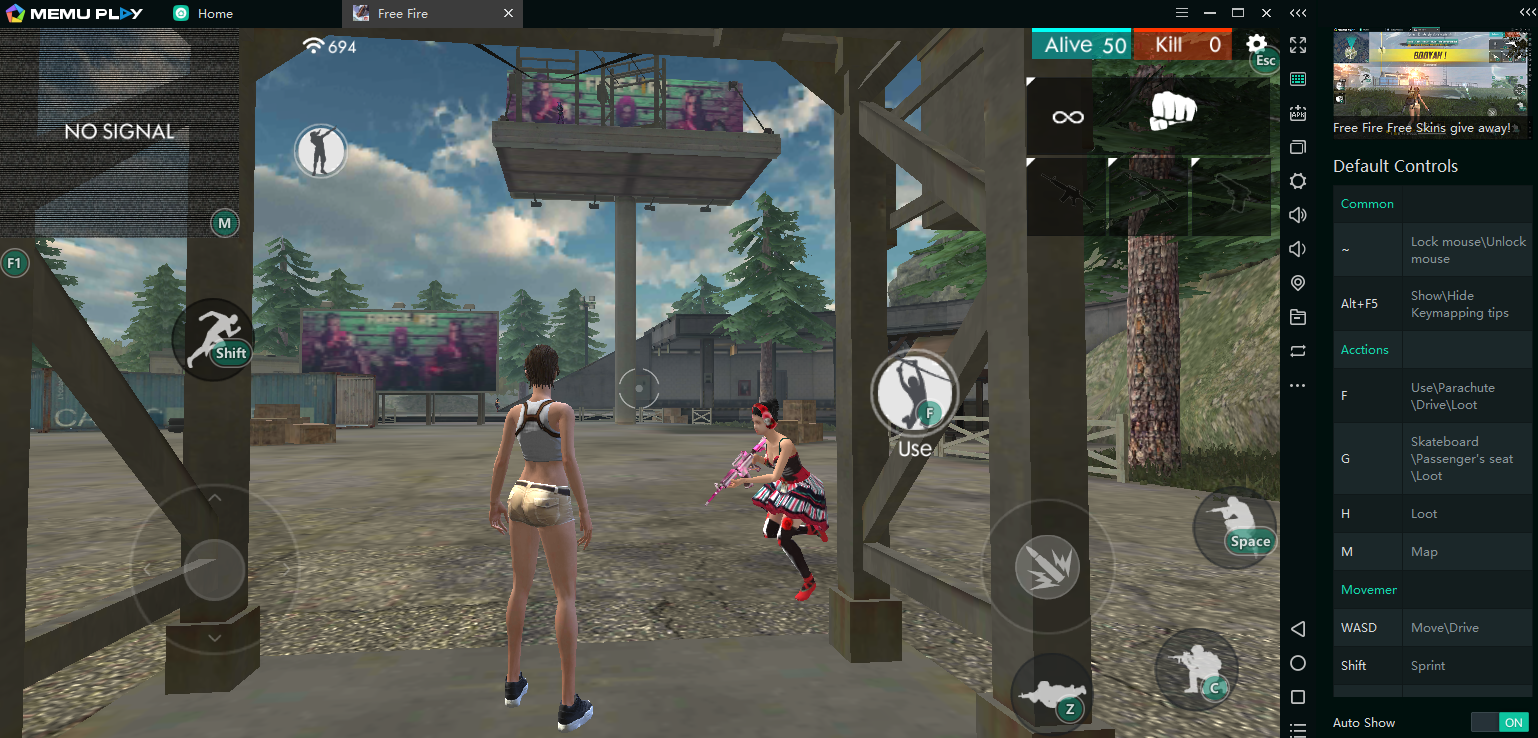The width and height of the screenshot is (1538, 738).
Task: Toggle the Auto Show switch
Action: click(1499, 722)
